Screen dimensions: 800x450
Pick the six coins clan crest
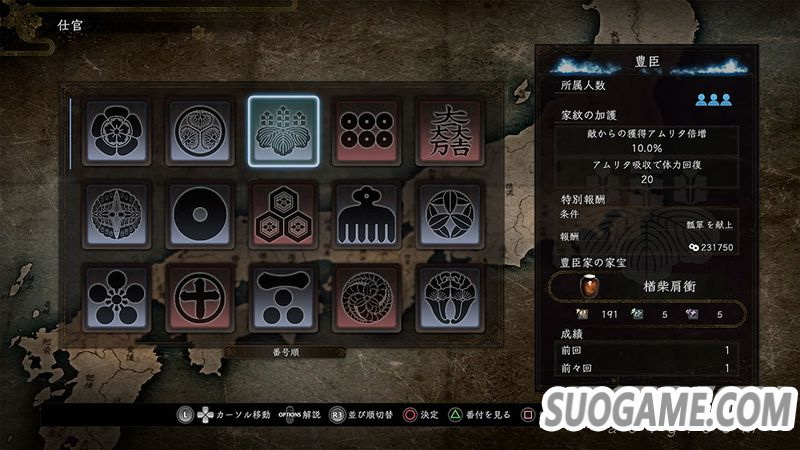(366, 131)
